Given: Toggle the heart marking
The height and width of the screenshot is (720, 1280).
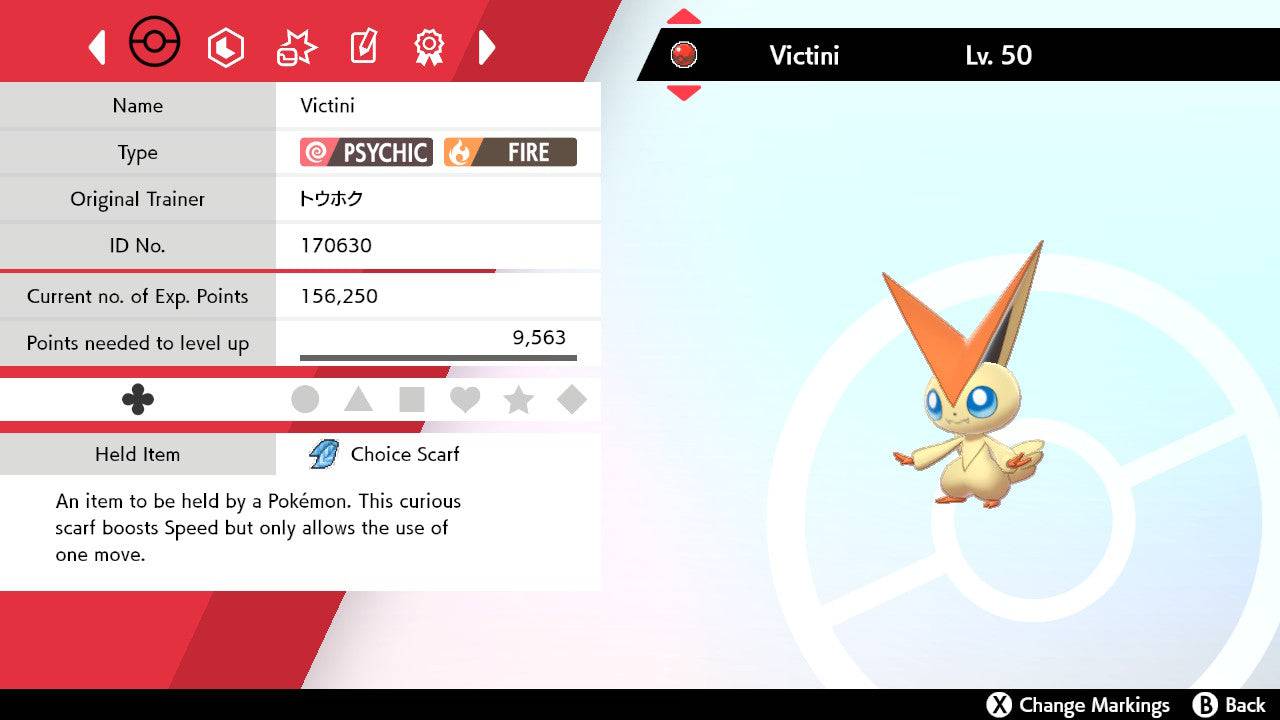Looking at the screenshot, I should pyautogui.click(x=465, y=400).
